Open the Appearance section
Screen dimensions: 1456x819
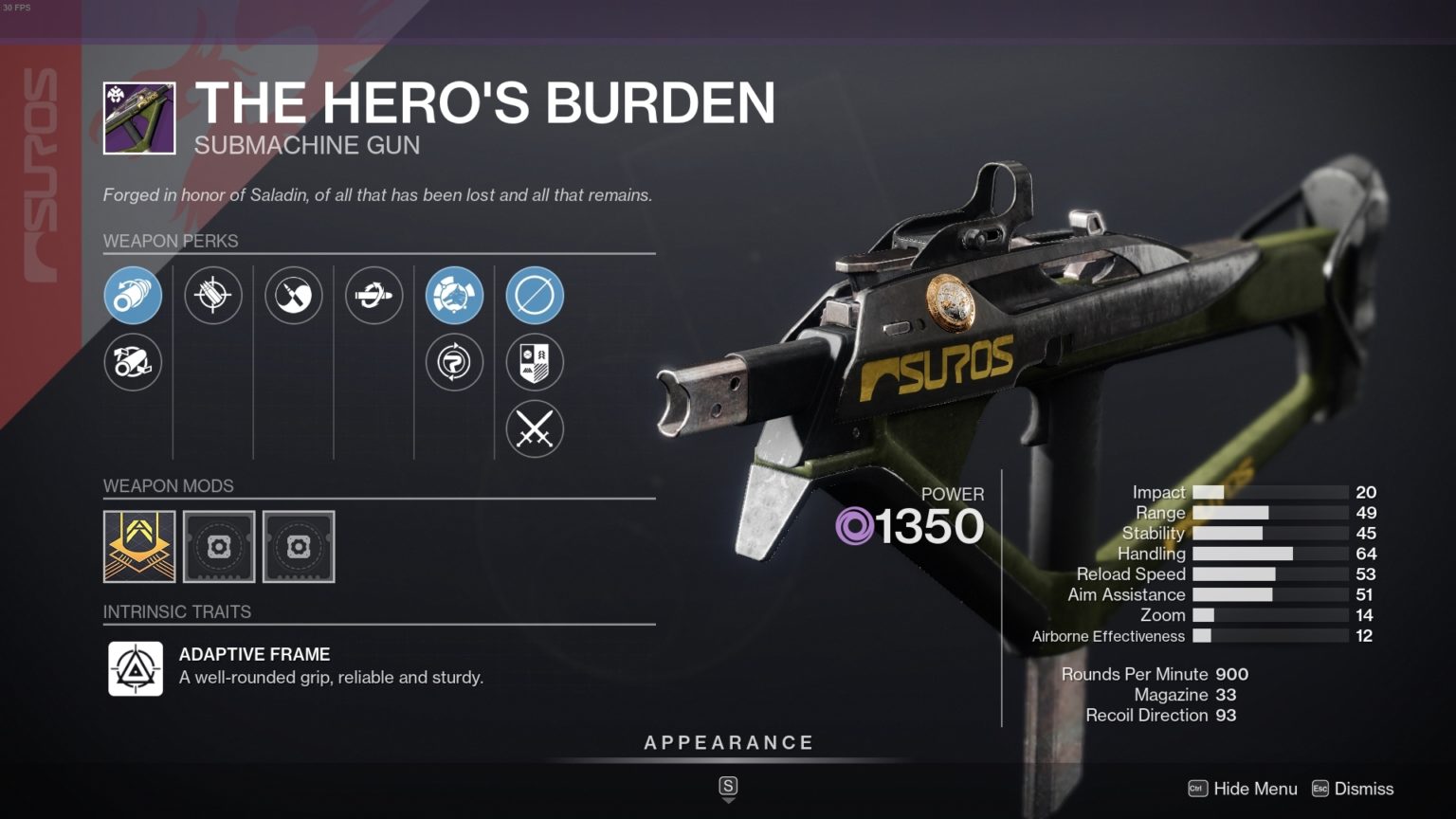(x=728, y=743)
